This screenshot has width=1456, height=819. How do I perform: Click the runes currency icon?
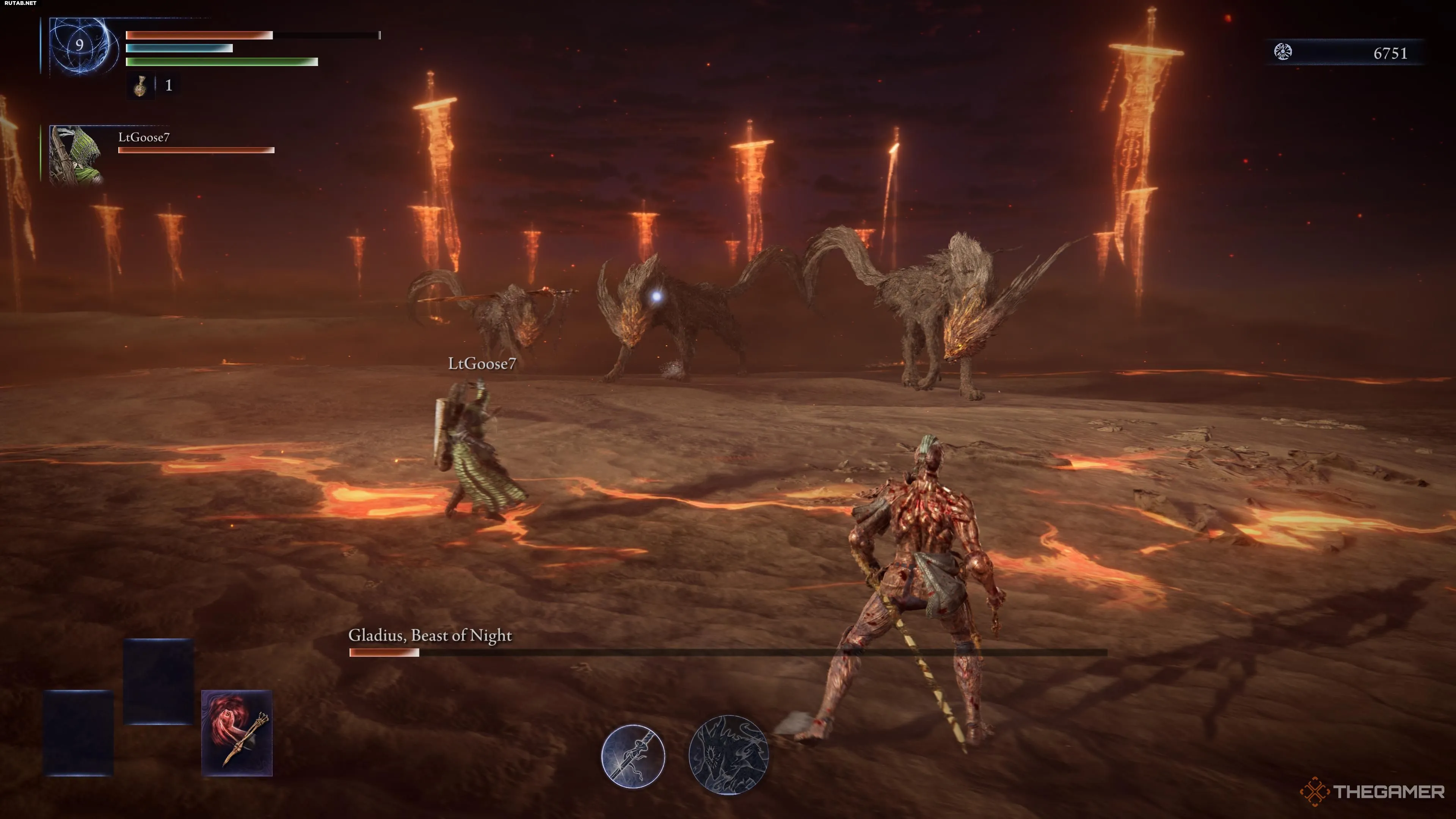[x=1282, y=52]
